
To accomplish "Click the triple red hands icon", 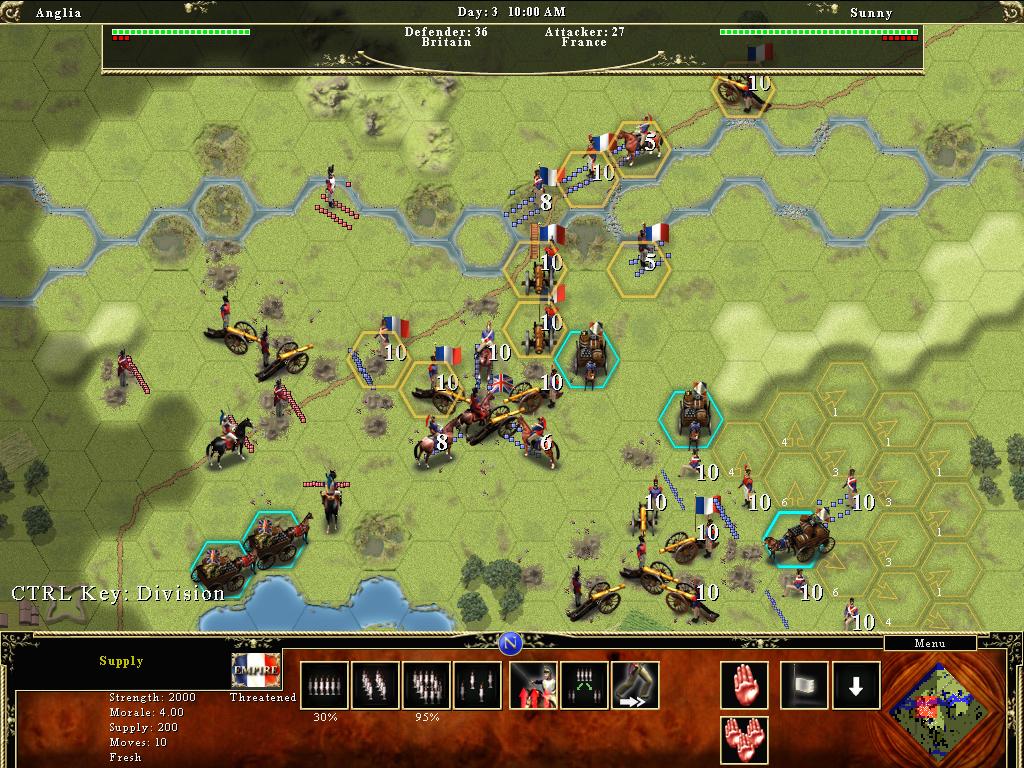I will click(745, 740).
